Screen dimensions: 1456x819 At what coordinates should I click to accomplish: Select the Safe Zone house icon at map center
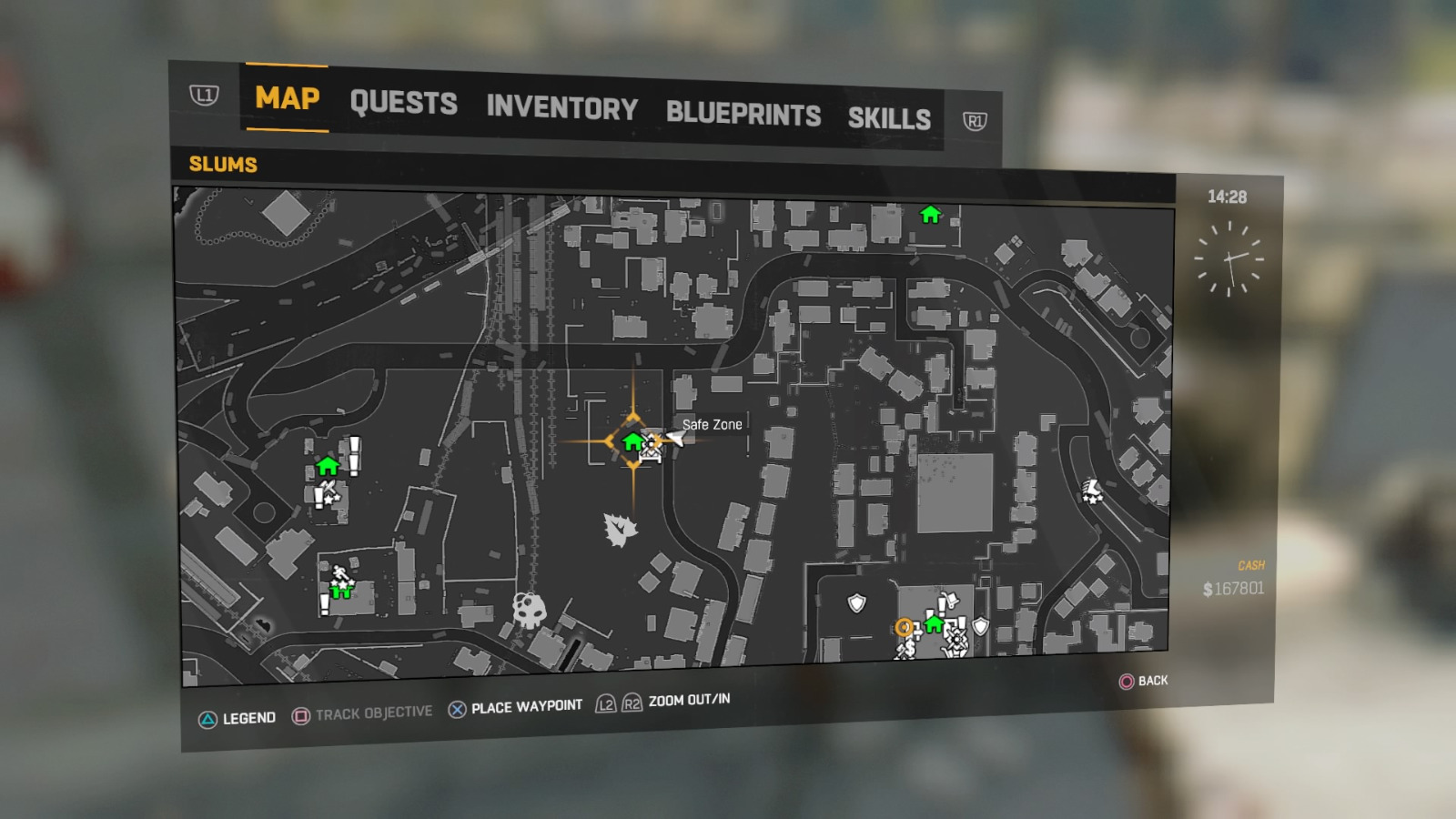tap(632, 442)
